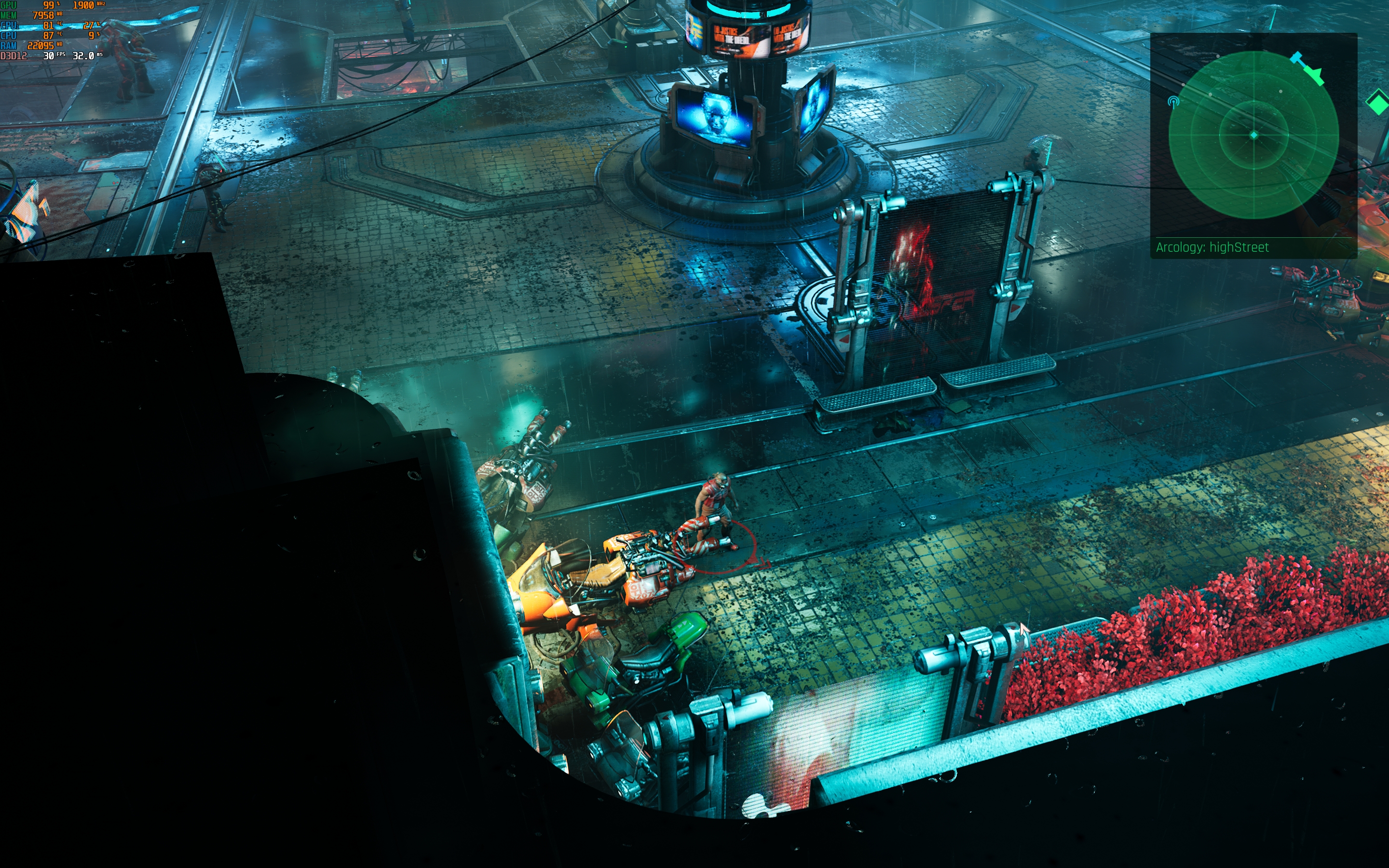Click the cyan hammer marker on minimap
Screen dimensions: 1389x868
[1296, 57]
